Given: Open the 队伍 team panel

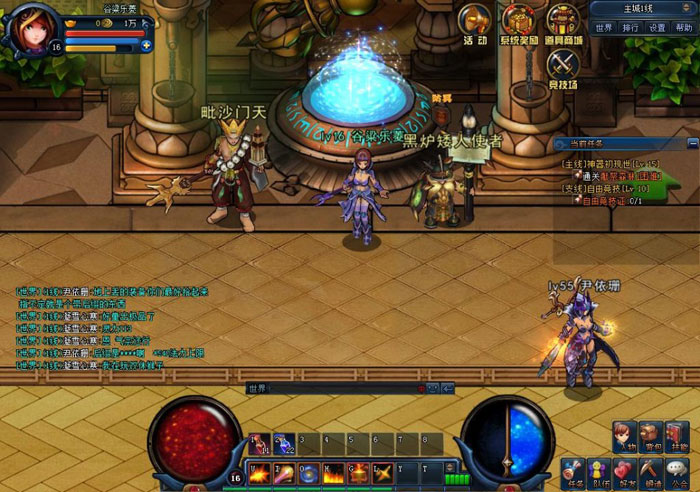Looking at the screenshot, I should coord(599,470).
